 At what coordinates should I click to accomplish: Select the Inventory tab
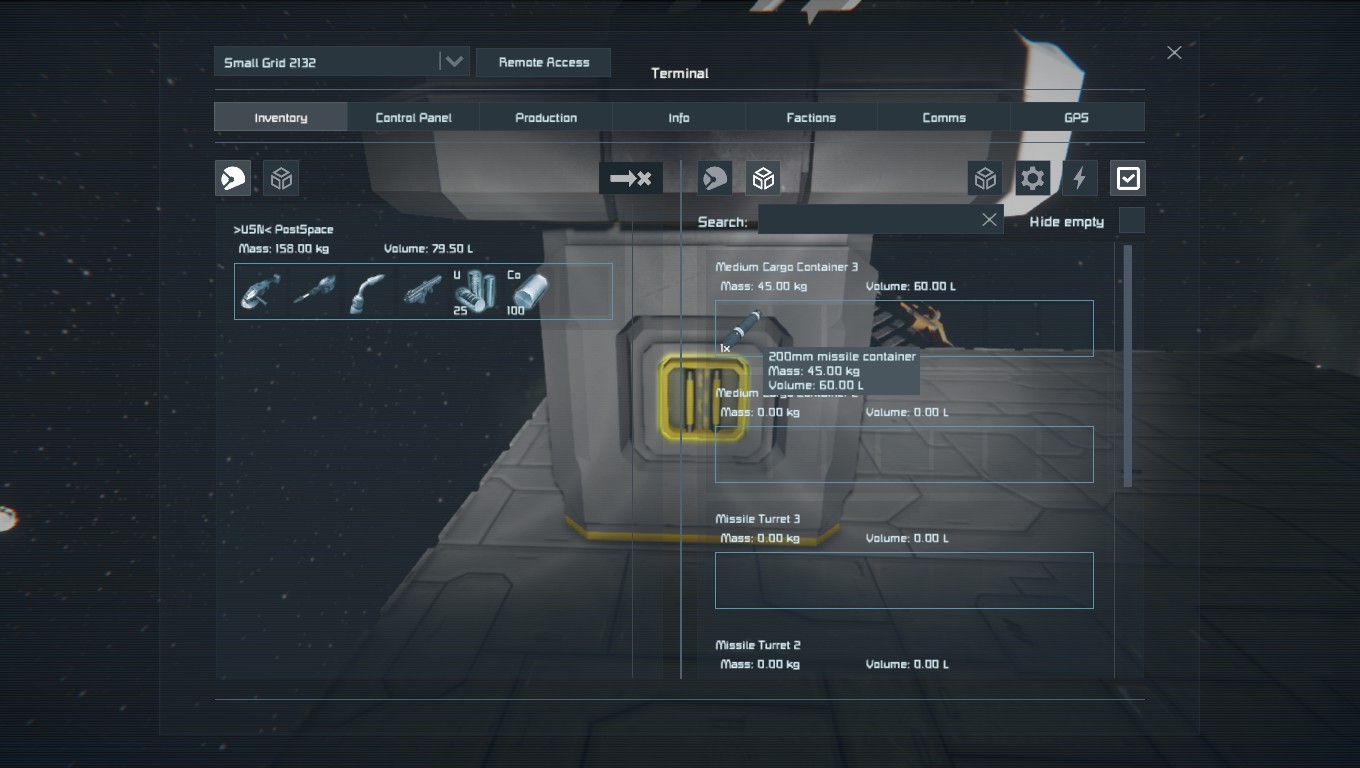pyautogui.click(x=281, y=117)
